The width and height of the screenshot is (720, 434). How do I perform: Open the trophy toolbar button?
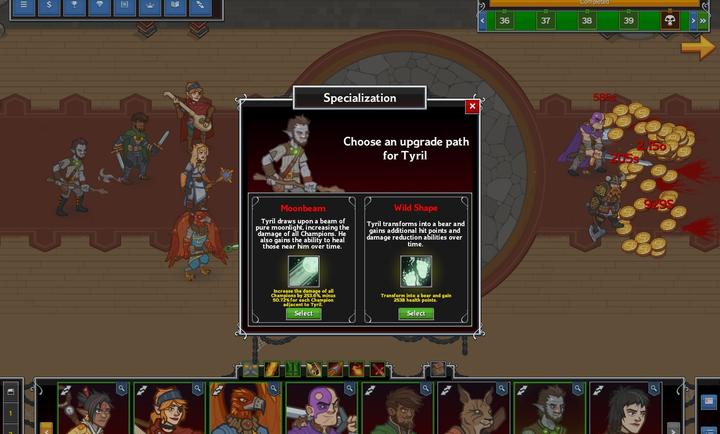click(x=74, y=6)
